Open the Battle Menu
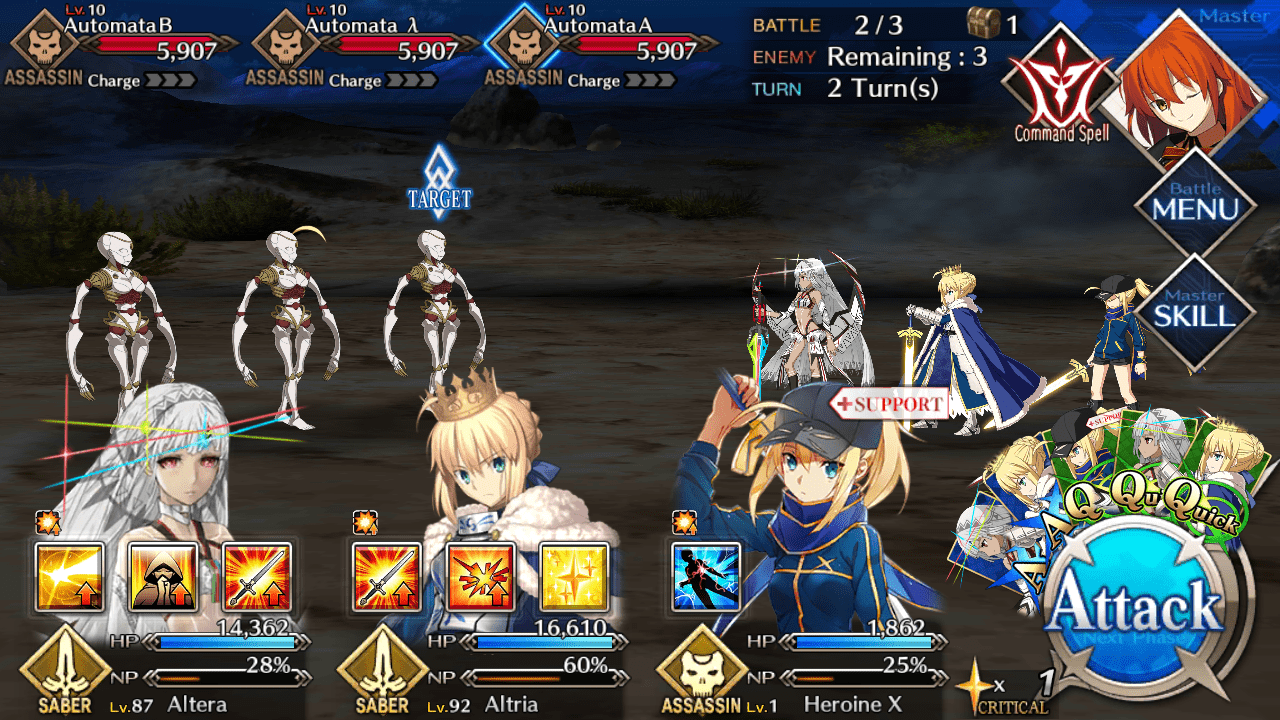1280x720 pixels. tap(1195, 205)
